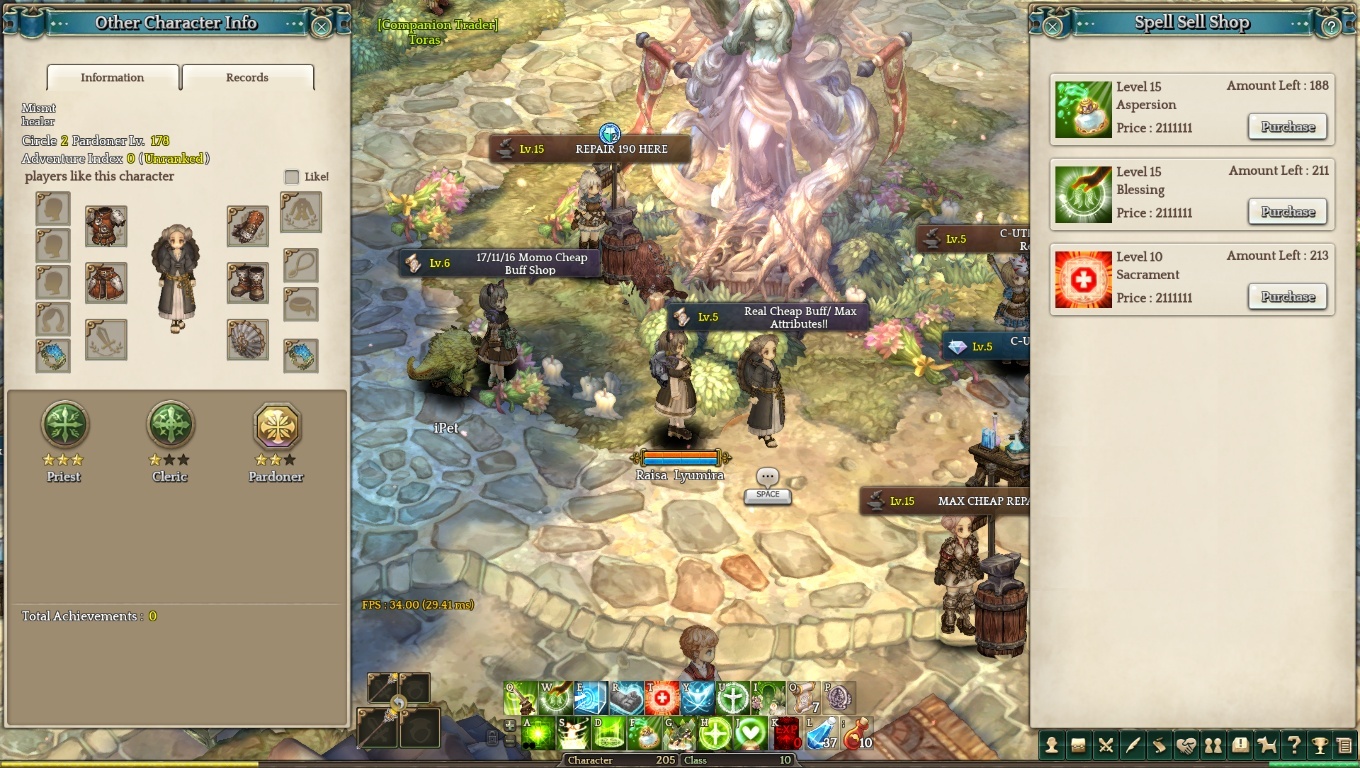The height and width of the screenshot is (768, 1360).
Task: Click the Cleric class emblem
Action: tap(170, 425)
